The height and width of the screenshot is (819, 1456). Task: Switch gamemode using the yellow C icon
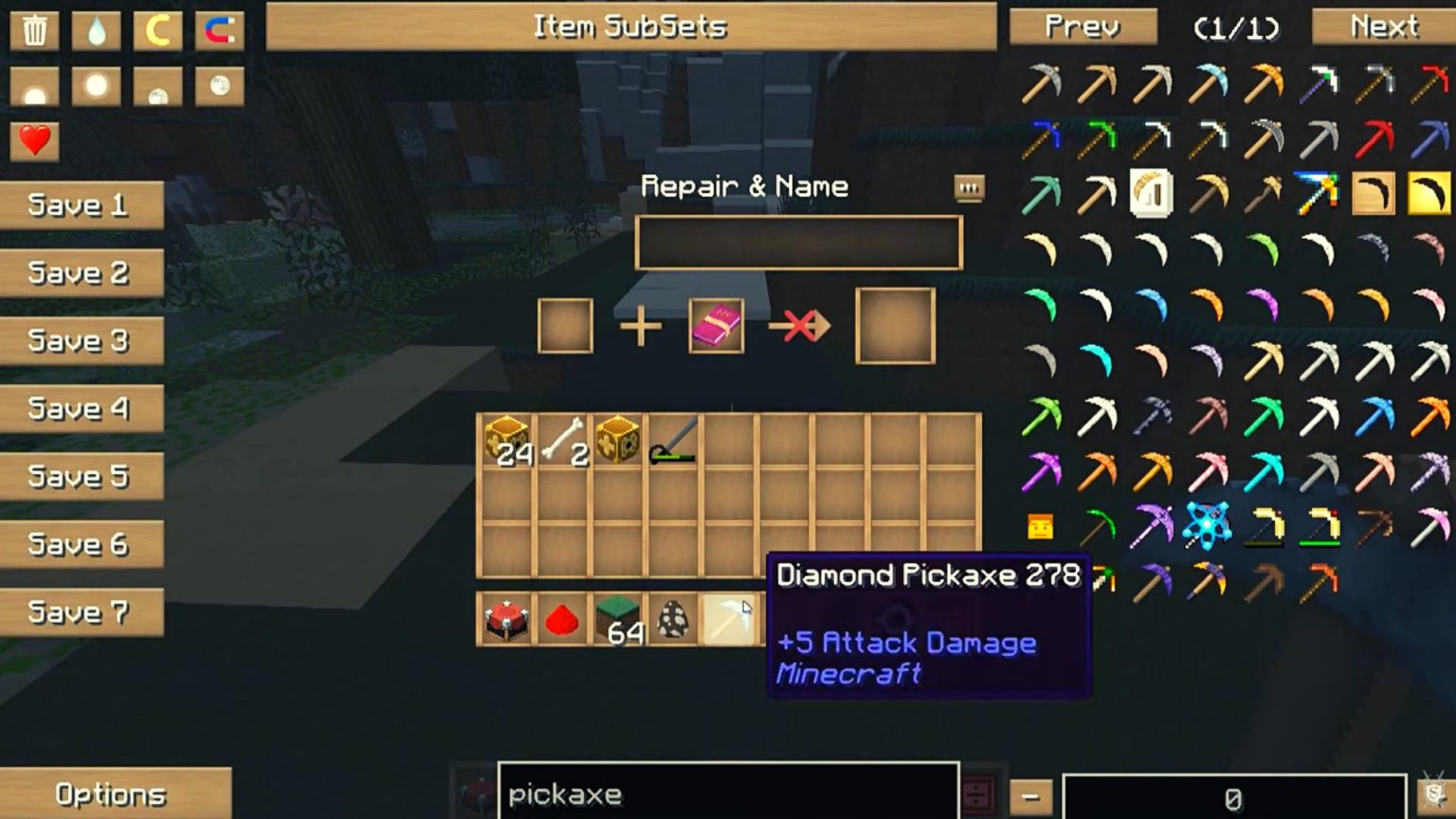pyautogui.click(x=156, y=29)
